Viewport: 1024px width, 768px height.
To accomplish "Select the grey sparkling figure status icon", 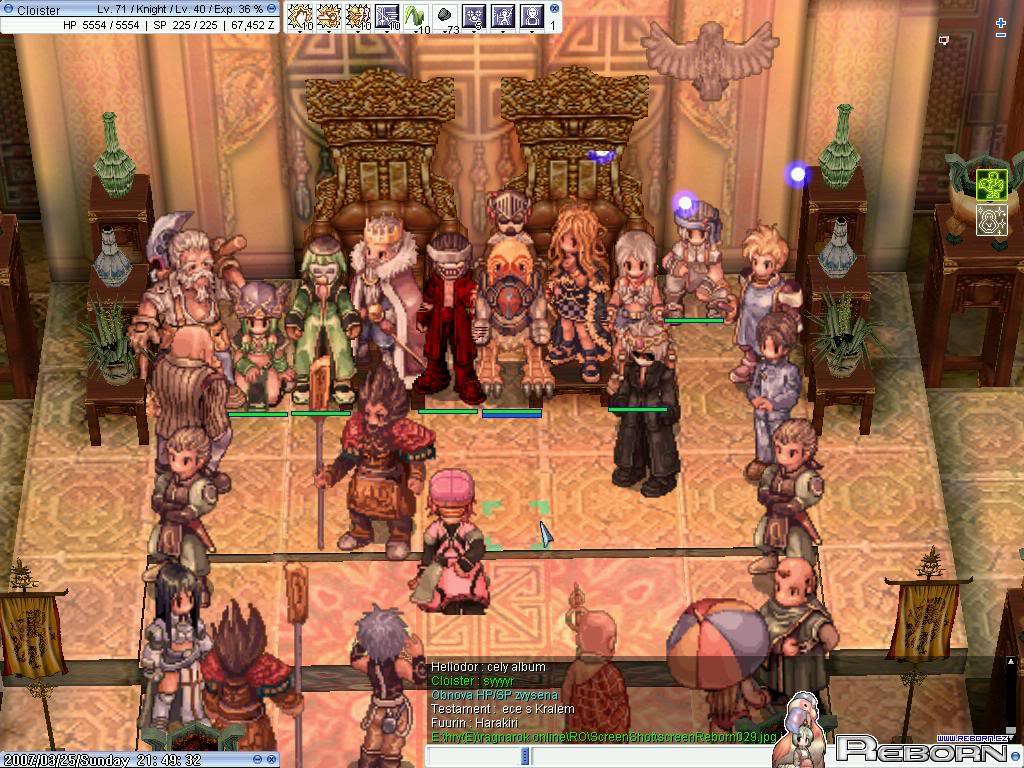I will pos(991,220).
